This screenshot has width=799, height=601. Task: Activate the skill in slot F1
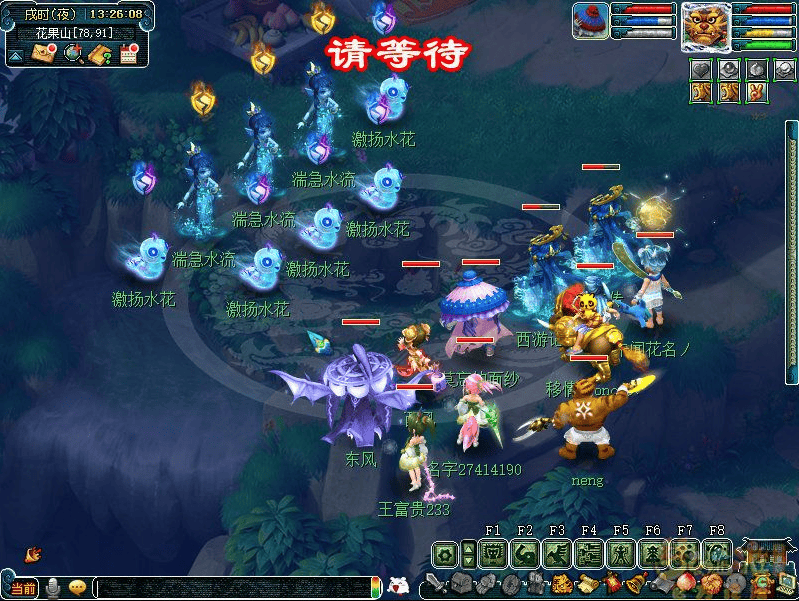tap(493, 553)
